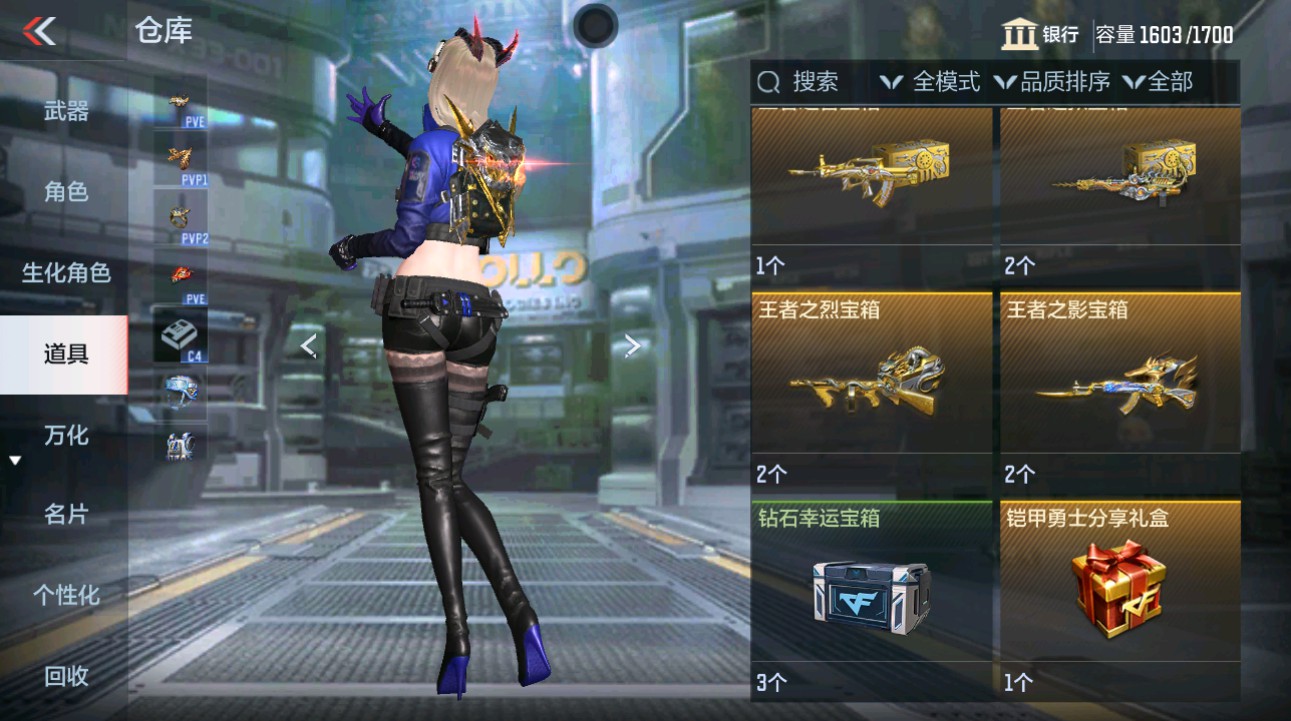This screenshot has width=1291, height=721.
Task: Click the helmet item icon below C4 slot
Action: pyautogui.click(x=180, y=390)
